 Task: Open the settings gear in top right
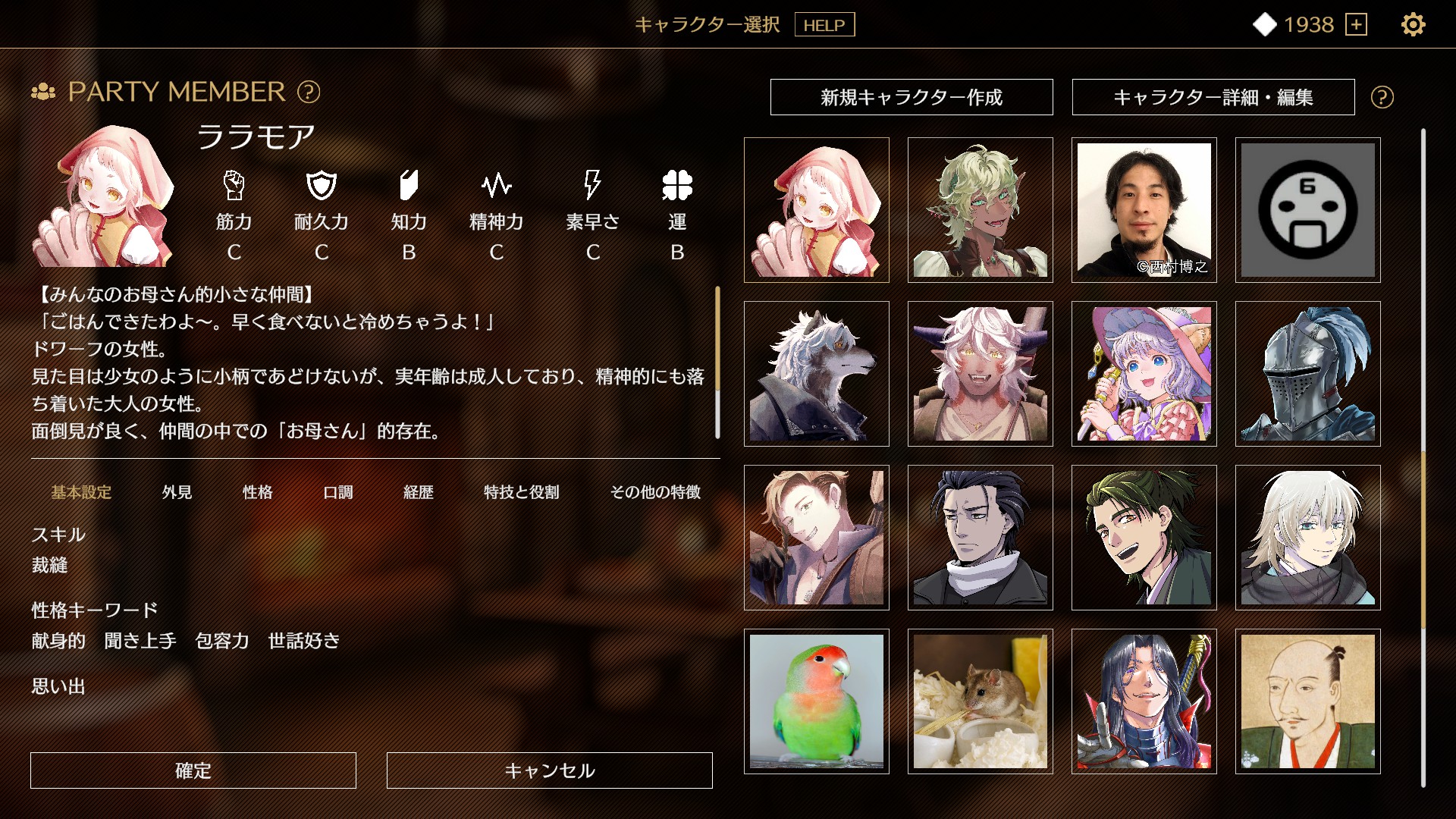coord(1412,25)
